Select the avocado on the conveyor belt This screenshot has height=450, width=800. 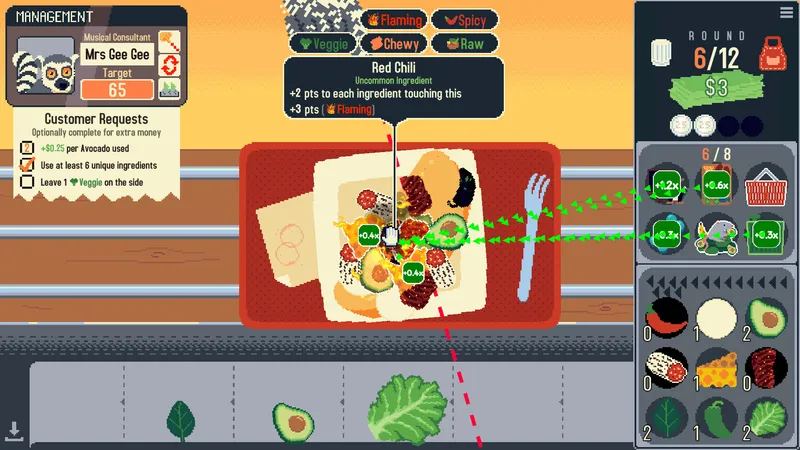[x=296, y=423]
